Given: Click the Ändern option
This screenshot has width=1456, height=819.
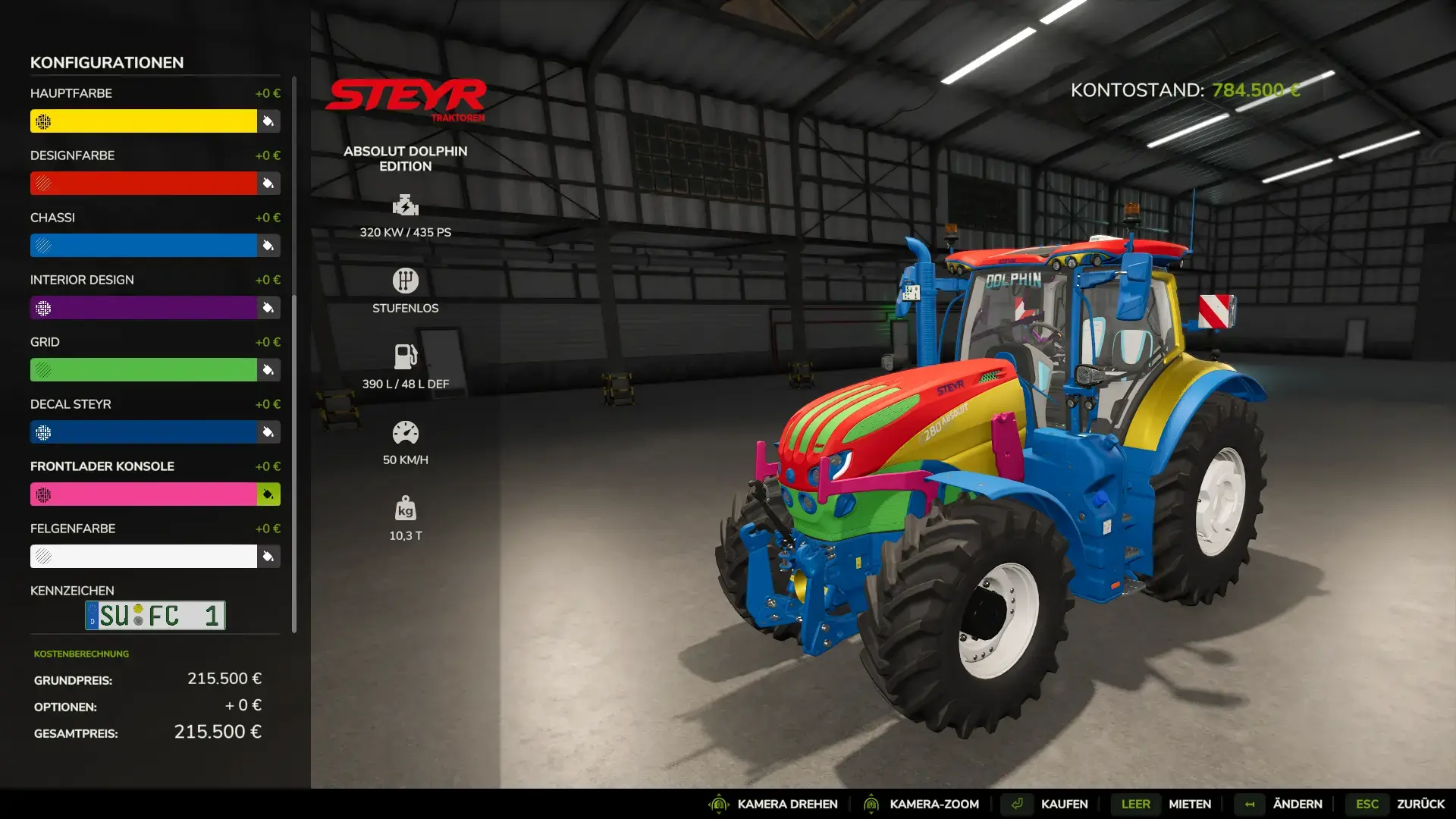Looking at the screenshot, I should [x=1297, y=804].
